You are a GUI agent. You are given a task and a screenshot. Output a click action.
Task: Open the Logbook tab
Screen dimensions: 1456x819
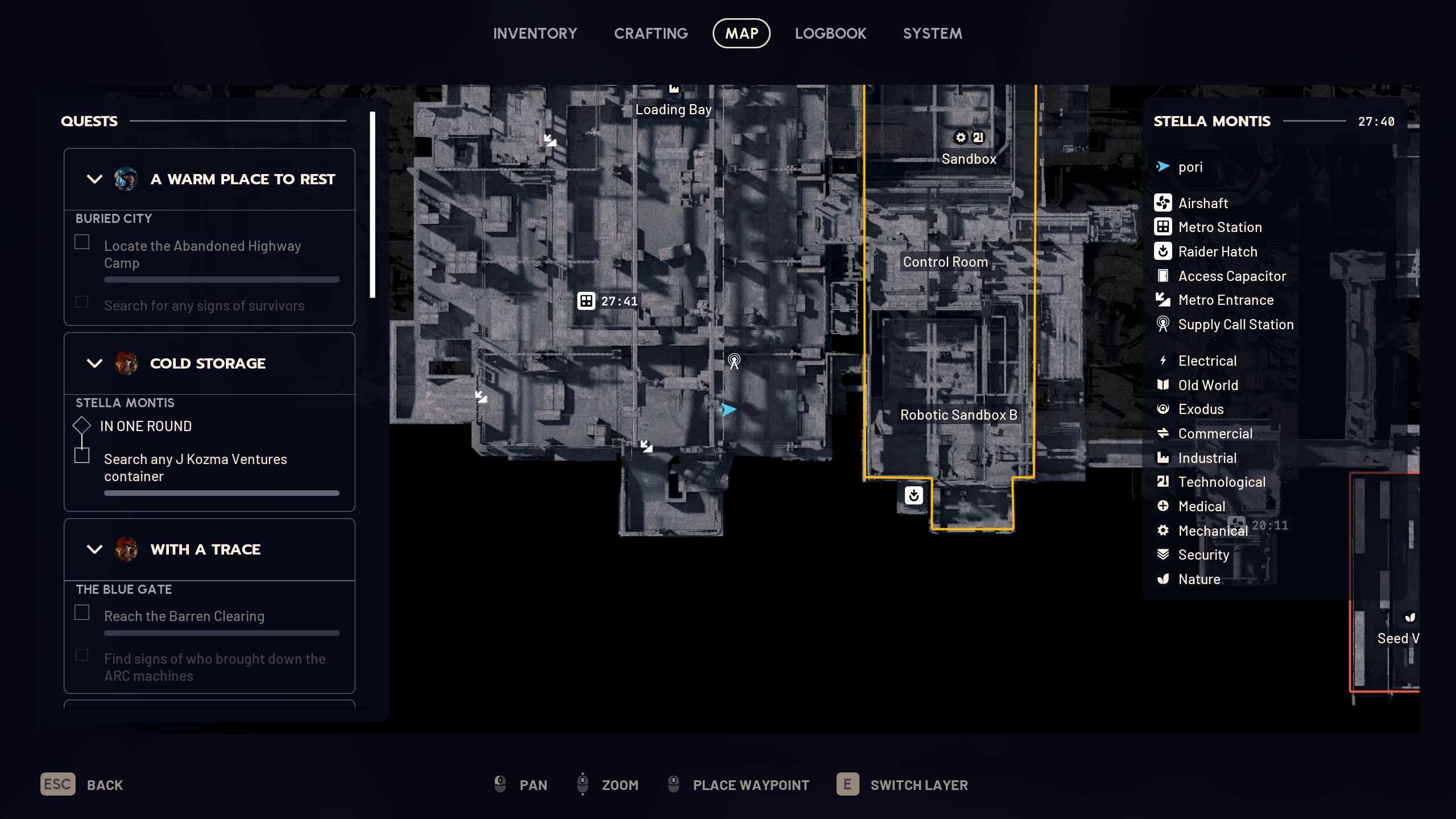(830, 34)
